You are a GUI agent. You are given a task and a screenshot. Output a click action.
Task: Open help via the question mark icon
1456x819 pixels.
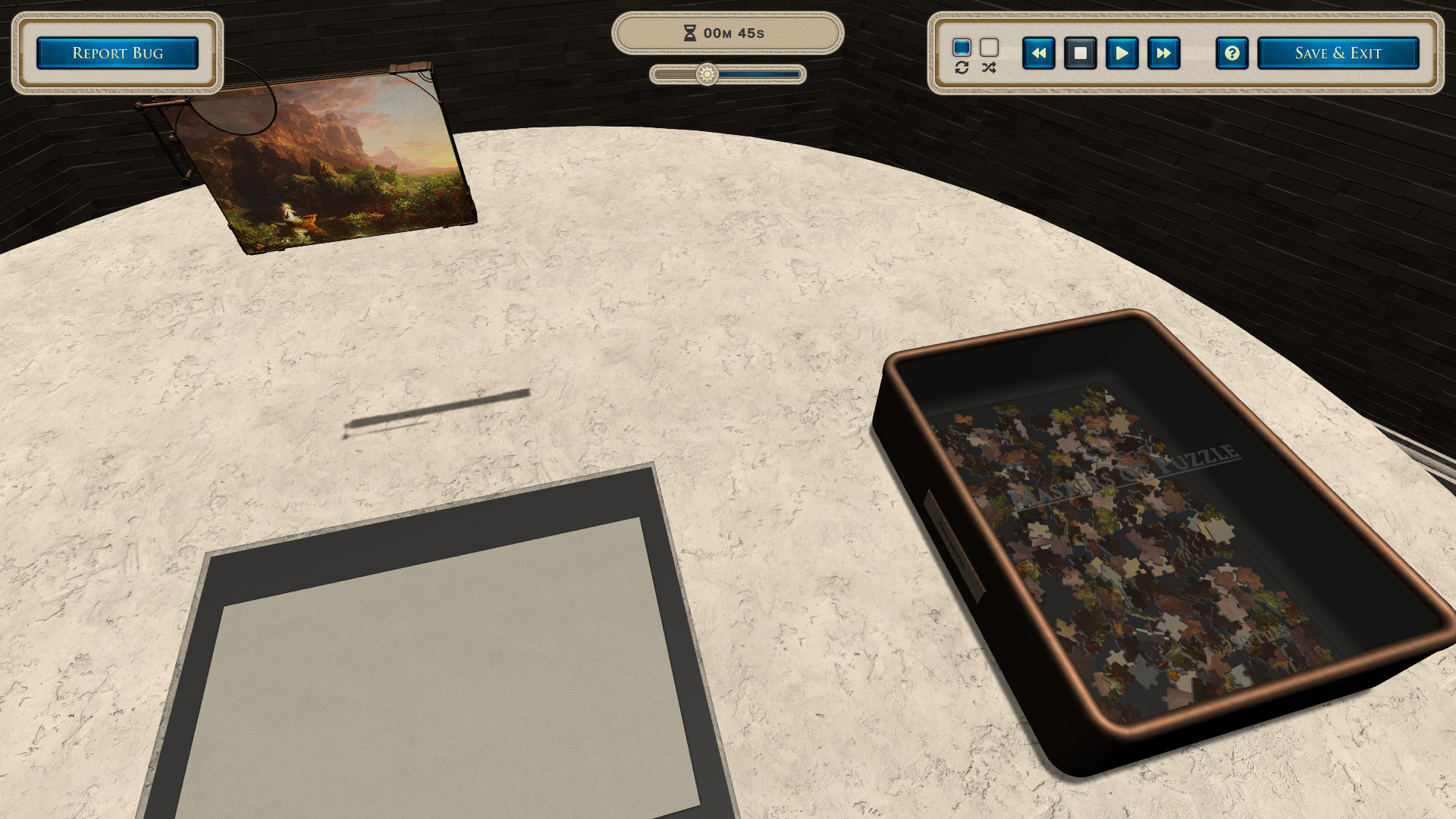(1232, 53)
